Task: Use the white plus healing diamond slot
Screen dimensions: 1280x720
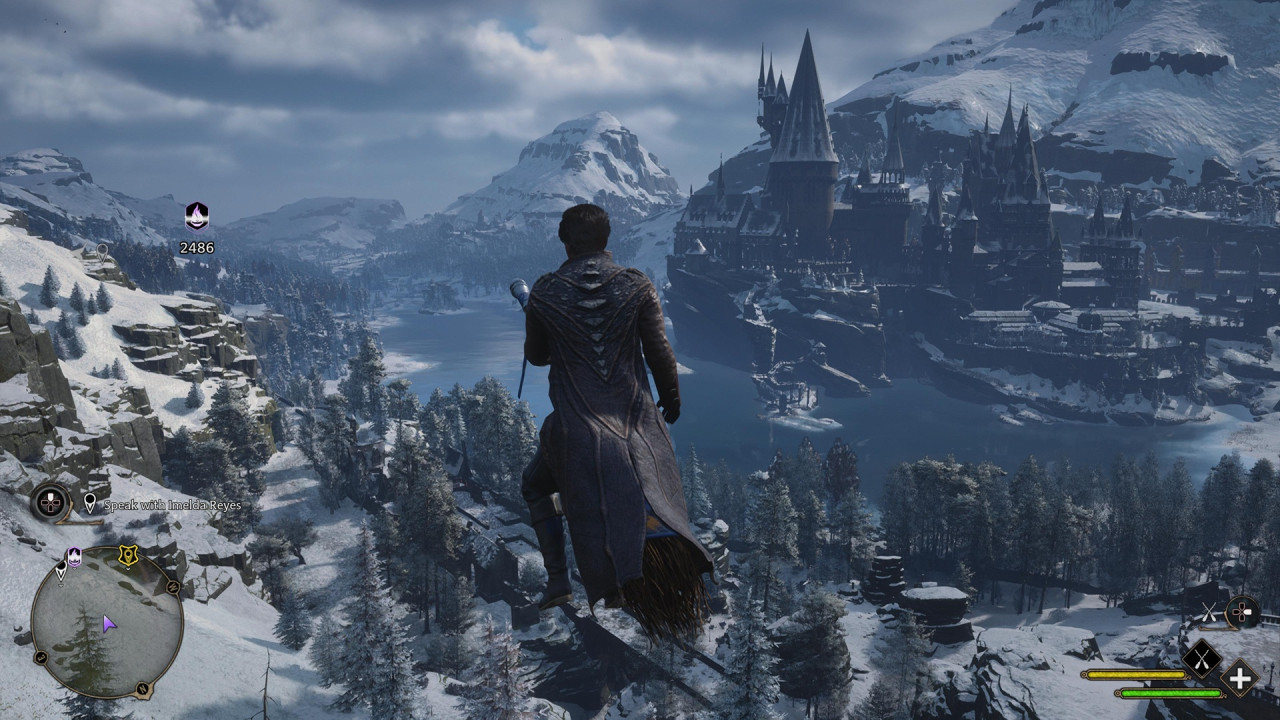Action: [x=1240, y=679]
